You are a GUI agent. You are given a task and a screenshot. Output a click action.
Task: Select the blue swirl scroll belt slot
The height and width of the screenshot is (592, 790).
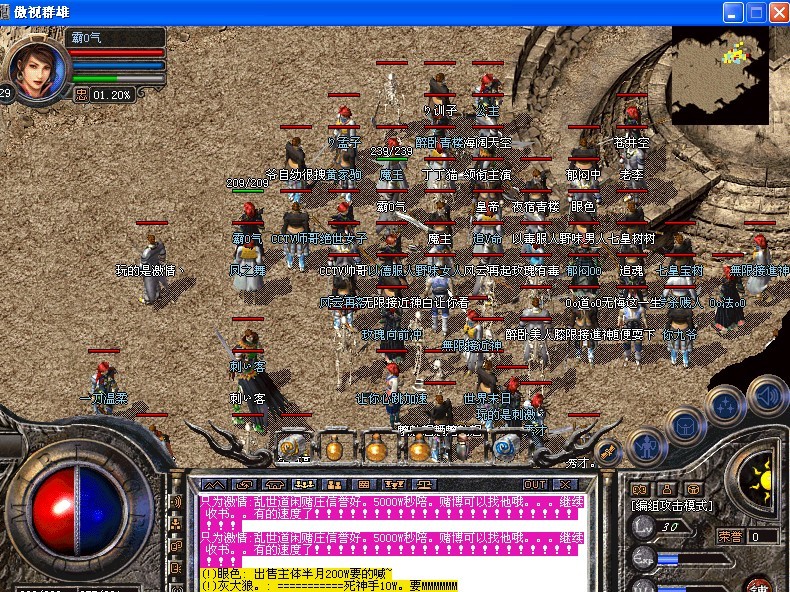coord(505,445)
